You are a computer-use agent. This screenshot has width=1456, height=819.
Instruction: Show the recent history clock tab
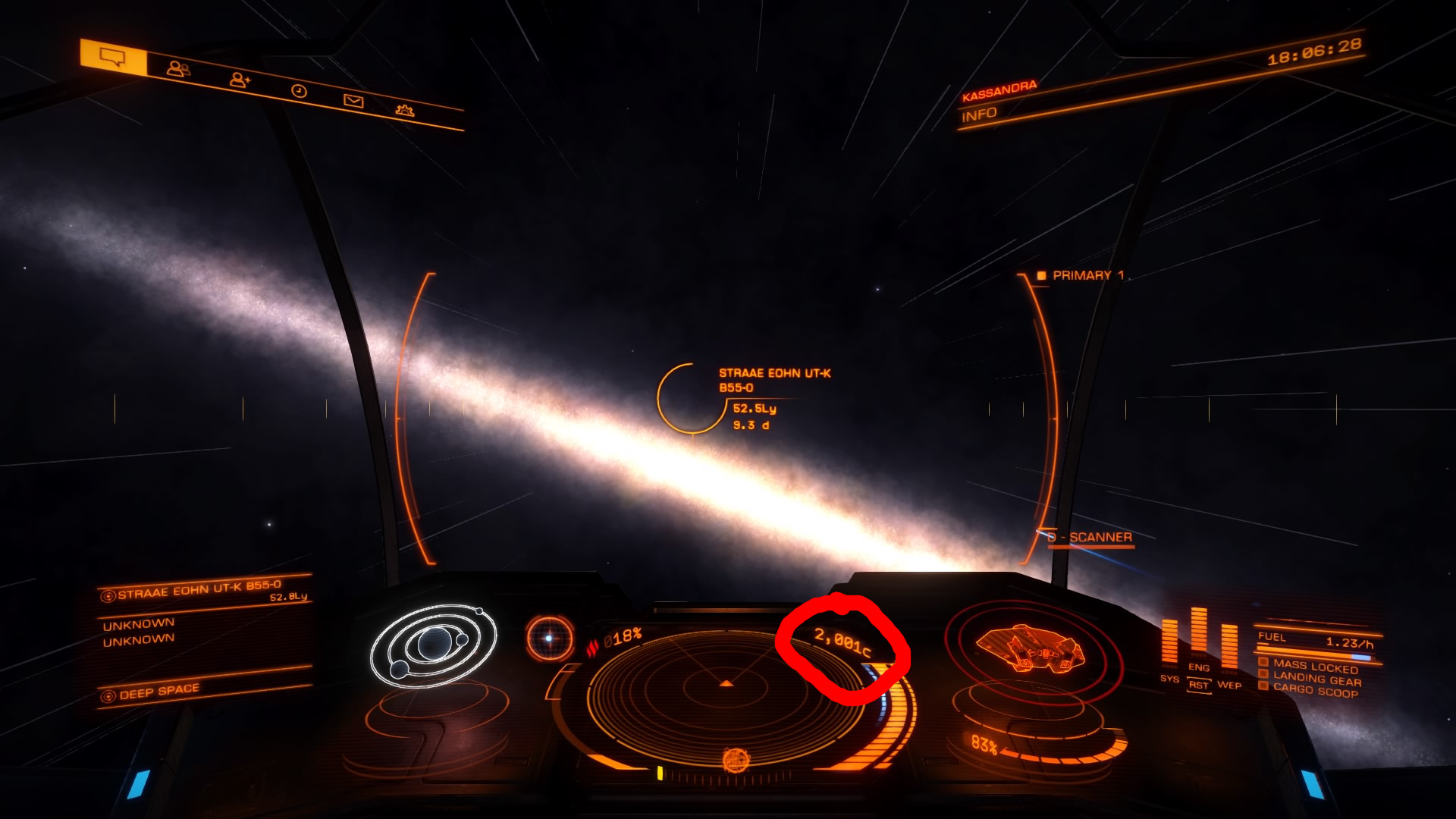[x=299, y=91]
